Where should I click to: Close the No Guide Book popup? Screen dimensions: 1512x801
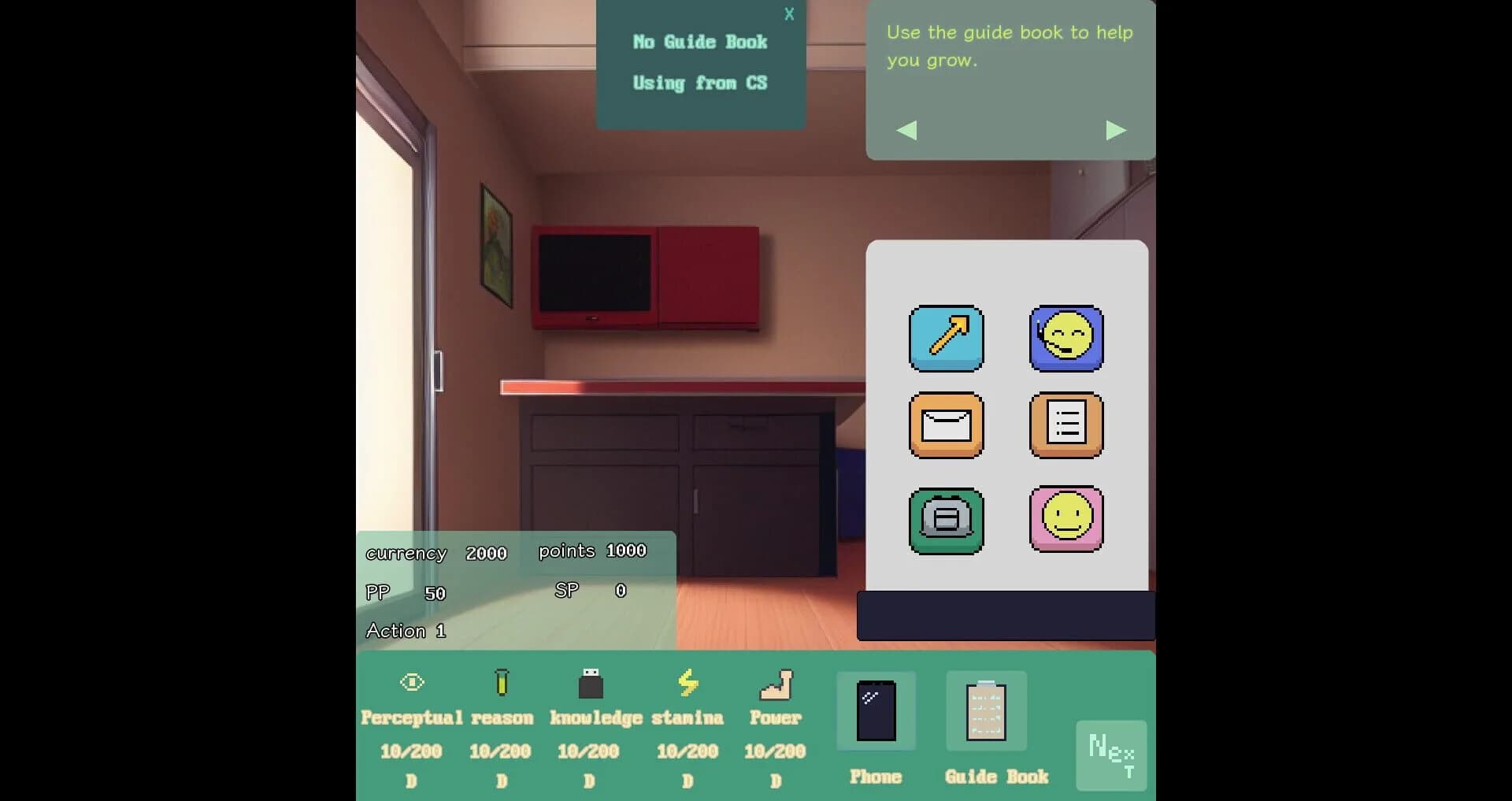789,13
